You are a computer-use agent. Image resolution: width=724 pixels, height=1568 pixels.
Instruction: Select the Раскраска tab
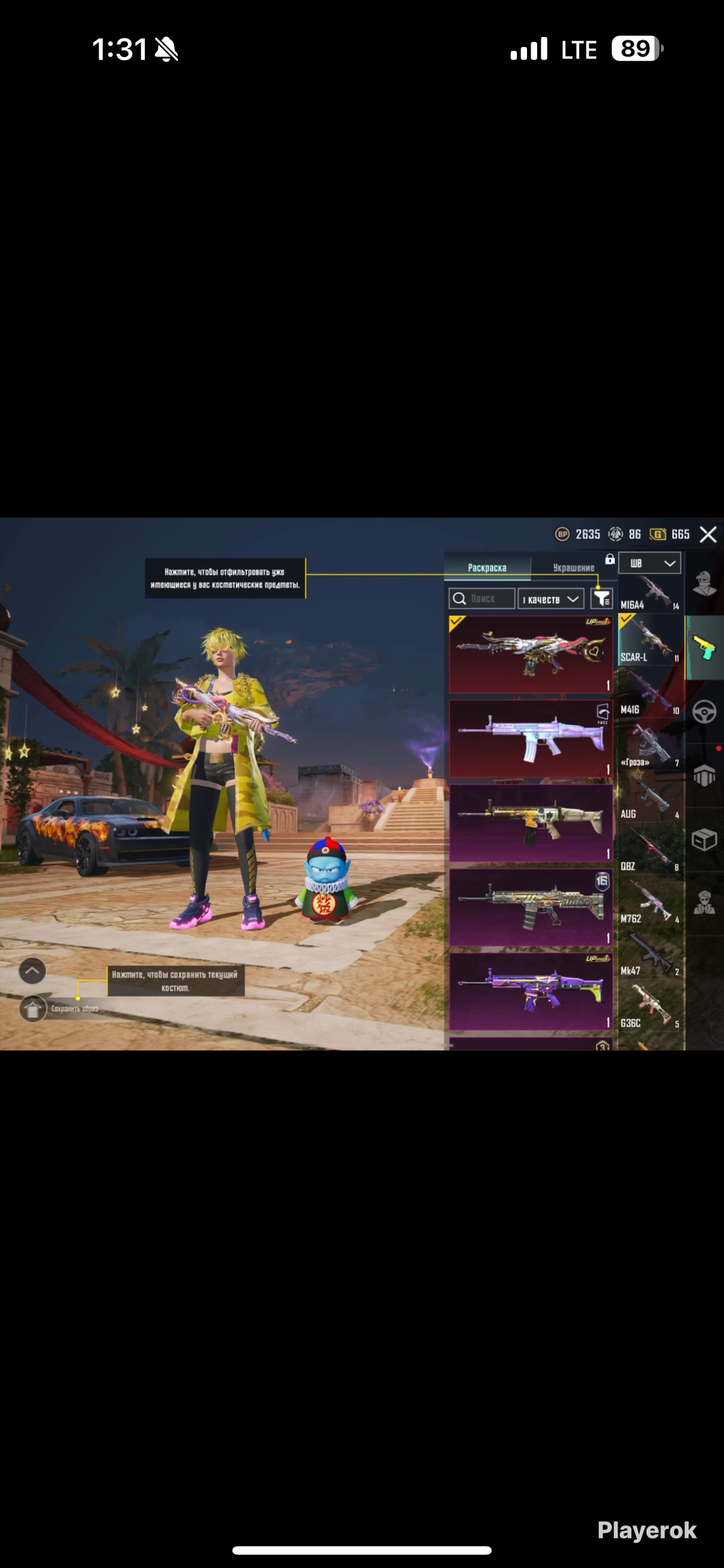tap(487, 568)
